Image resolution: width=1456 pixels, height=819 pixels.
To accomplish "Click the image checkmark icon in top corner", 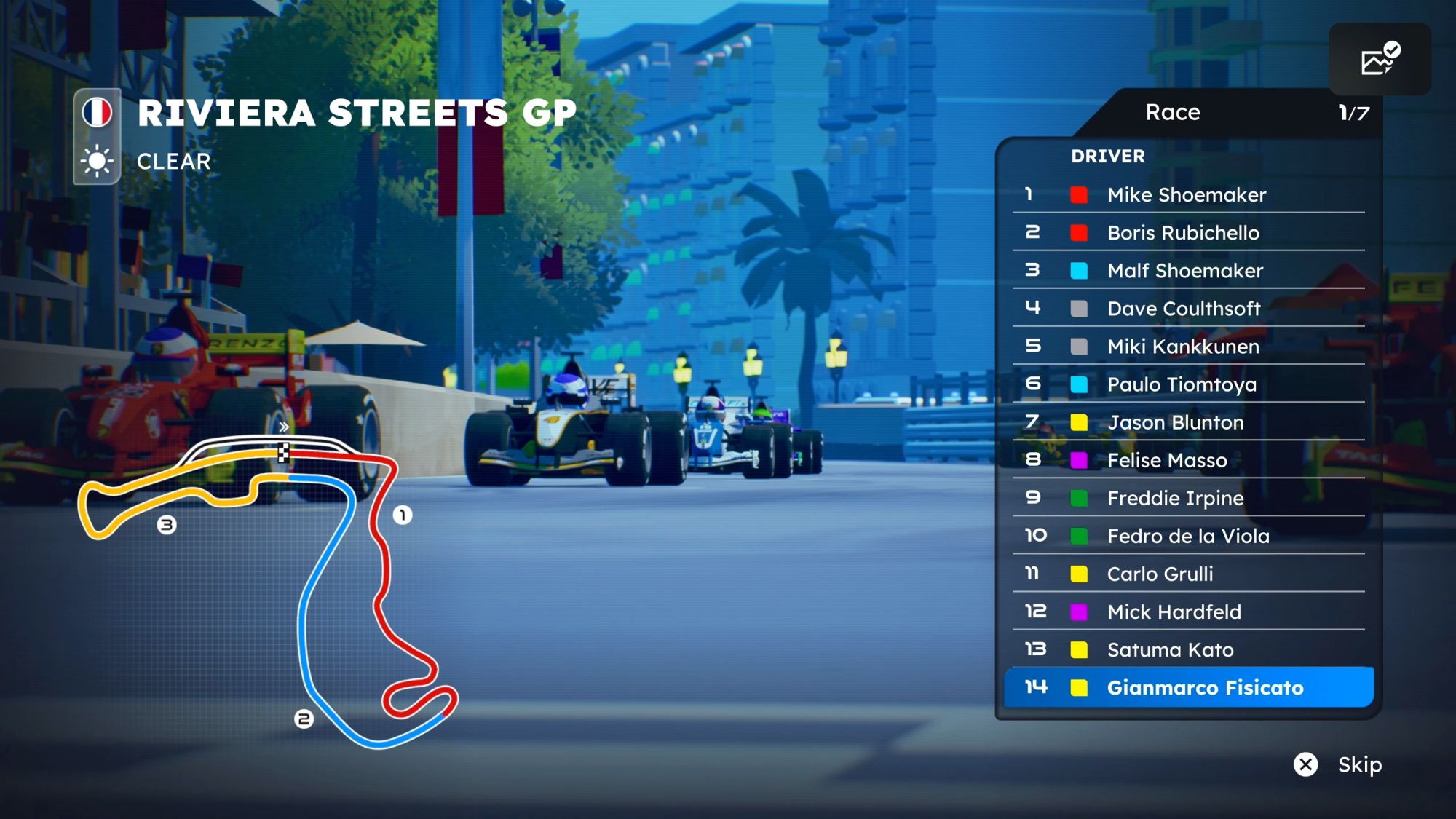I will point(1380,60).
